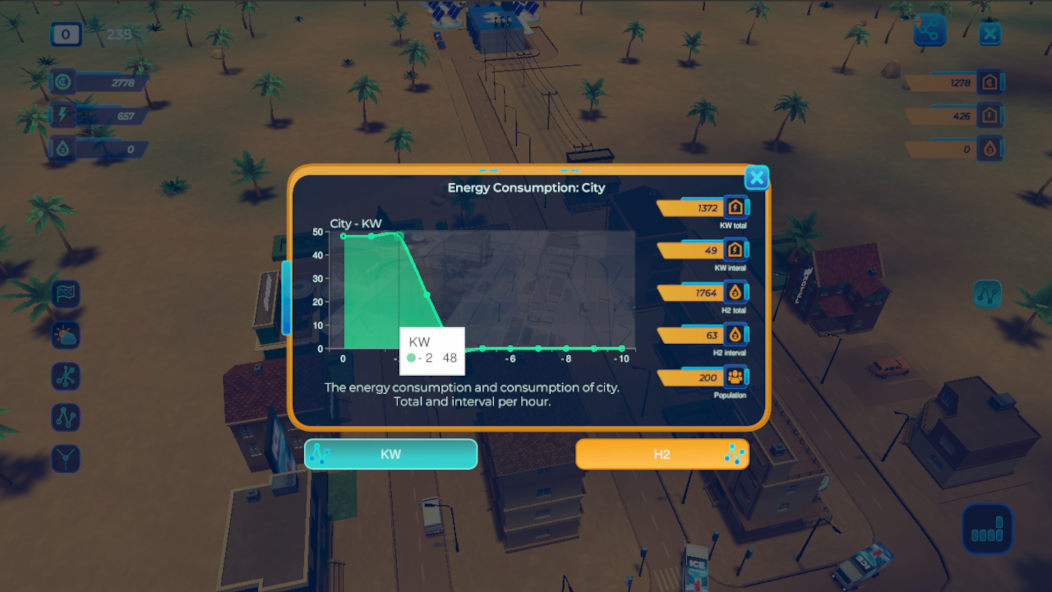Close the Energy Consumption panel
This screenshot has height=592, width=1052.
click(757, 178)
